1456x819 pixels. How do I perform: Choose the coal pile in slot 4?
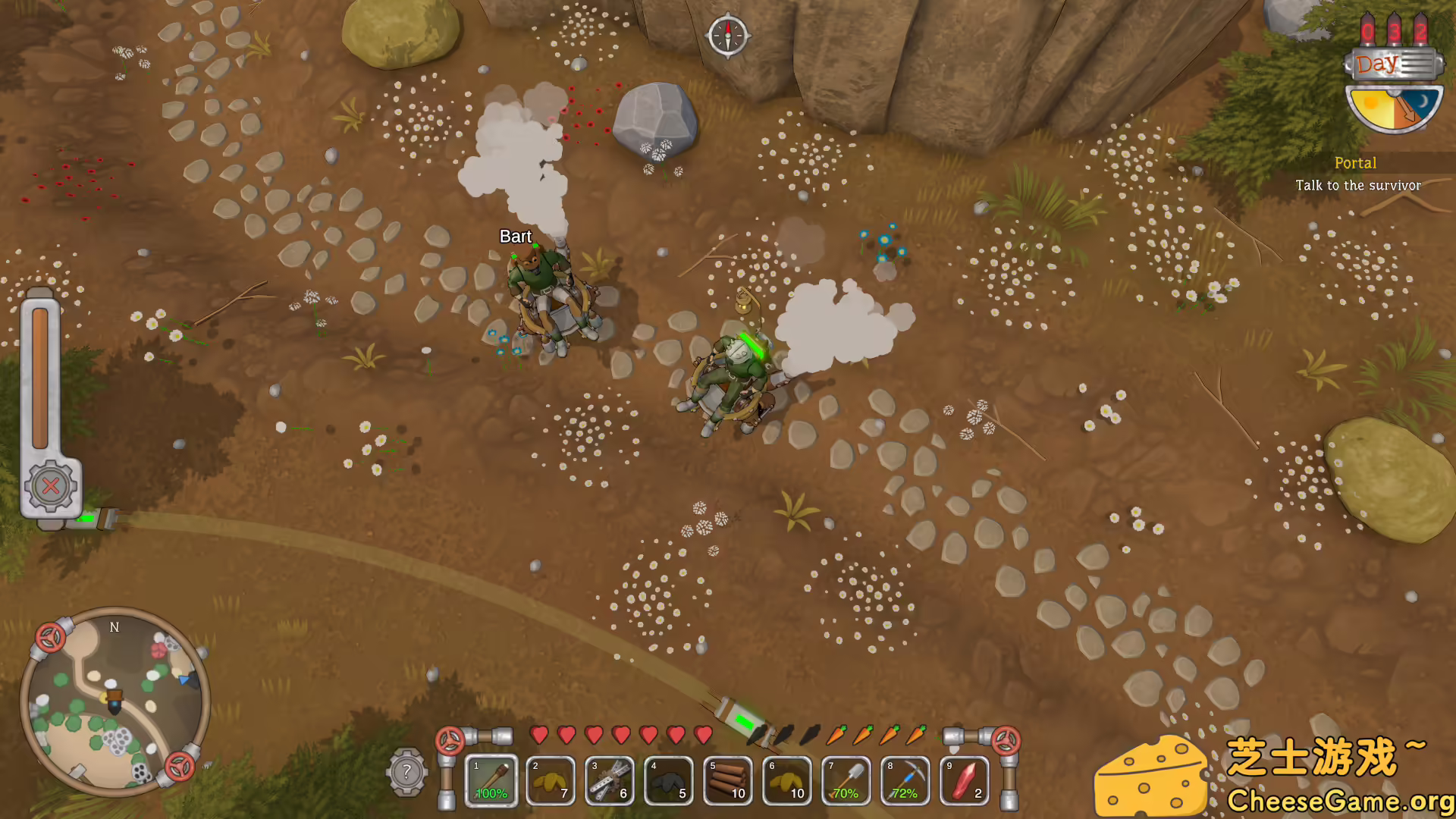(669, 781)
